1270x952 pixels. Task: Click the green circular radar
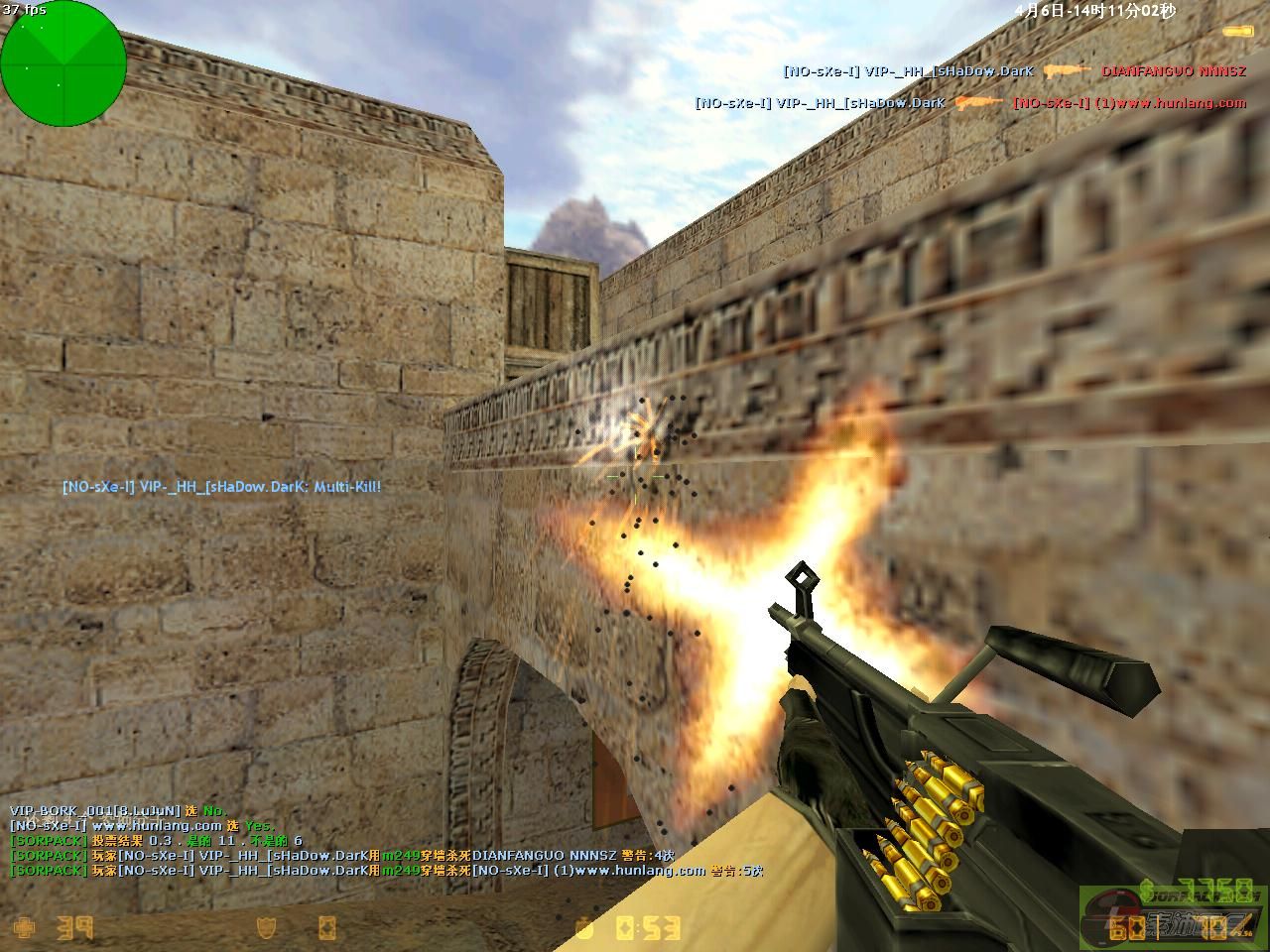pos(63,62)
